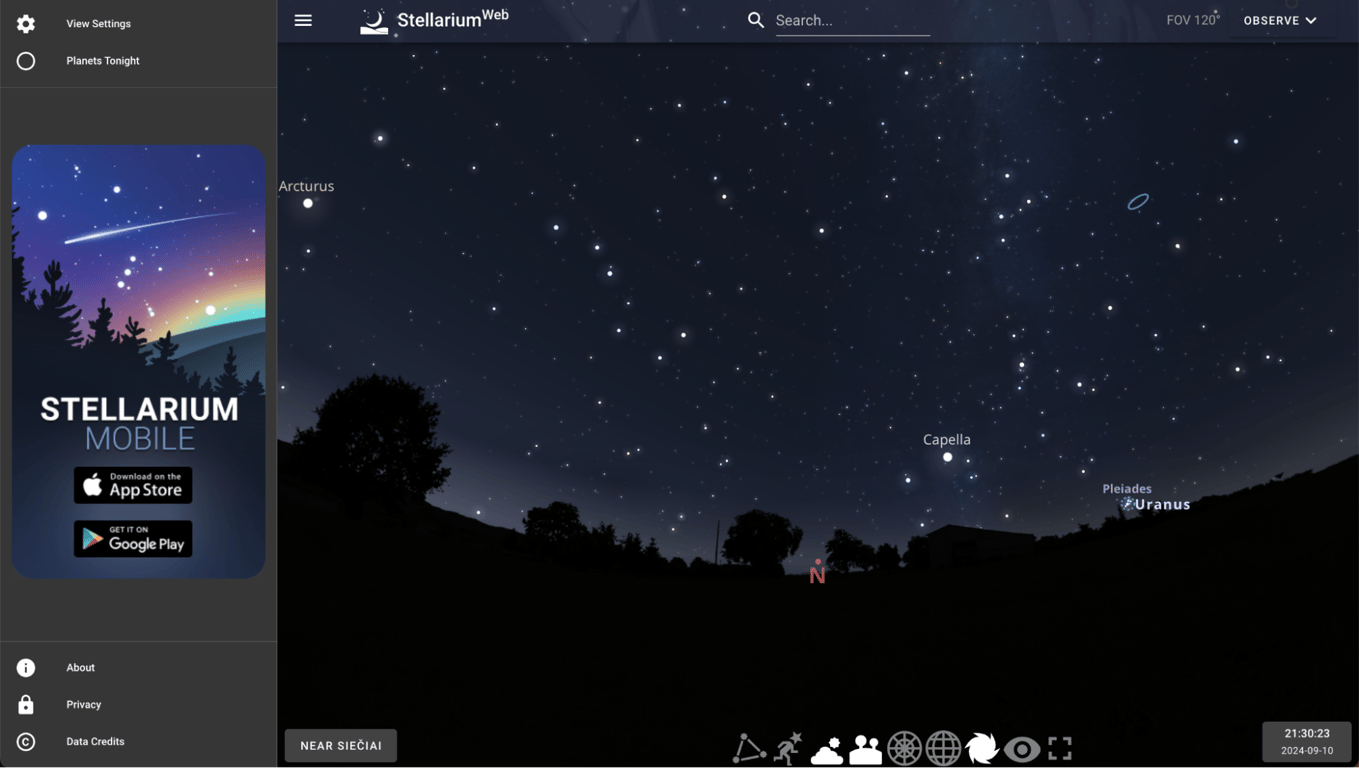The width and height of the screenshot is (1359, 768).
Task: Toggle the landscape visibility
Action: (x=865, y=747)
